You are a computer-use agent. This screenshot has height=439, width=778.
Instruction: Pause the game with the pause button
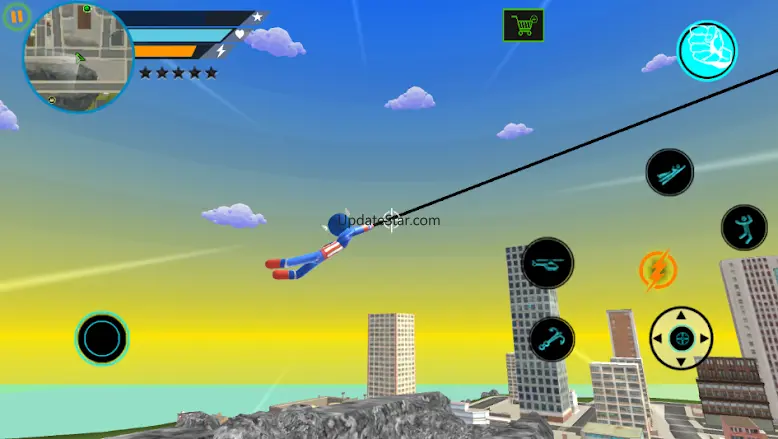(x=16, y=18)
